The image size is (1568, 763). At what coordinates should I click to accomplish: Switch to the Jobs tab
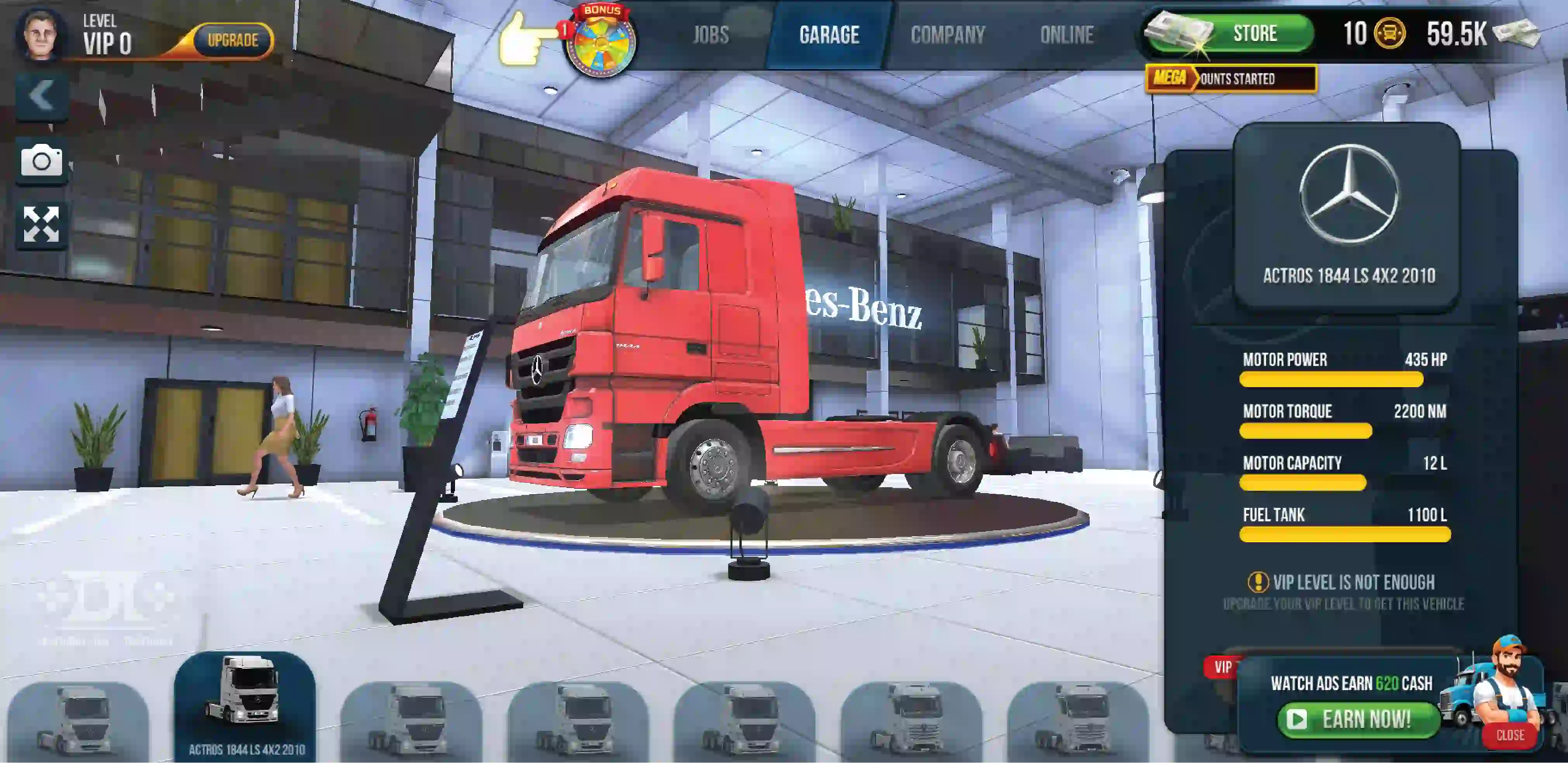coord(710,35)
